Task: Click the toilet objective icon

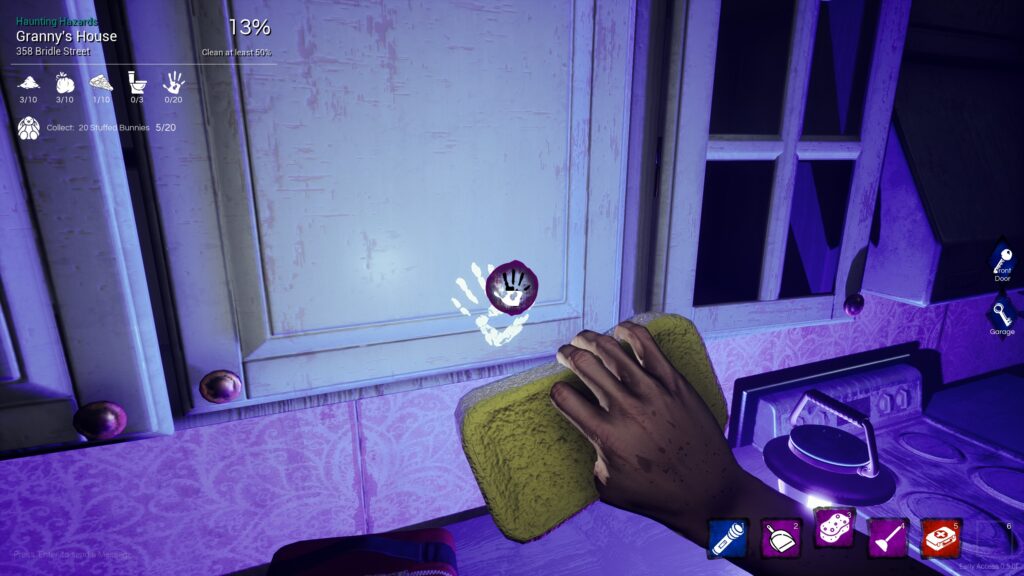Action: click(137, 82)
